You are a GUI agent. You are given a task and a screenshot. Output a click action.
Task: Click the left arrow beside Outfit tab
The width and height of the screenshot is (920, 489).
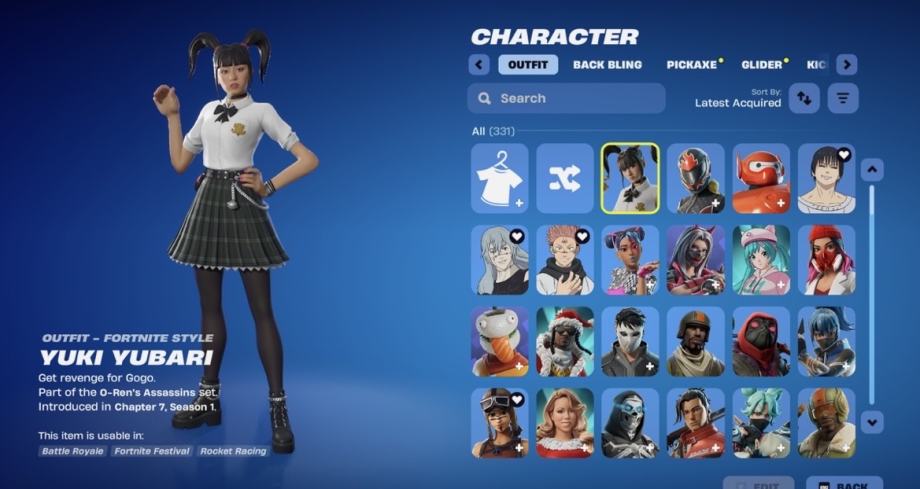pyautogui.click(x=479, y=65)
